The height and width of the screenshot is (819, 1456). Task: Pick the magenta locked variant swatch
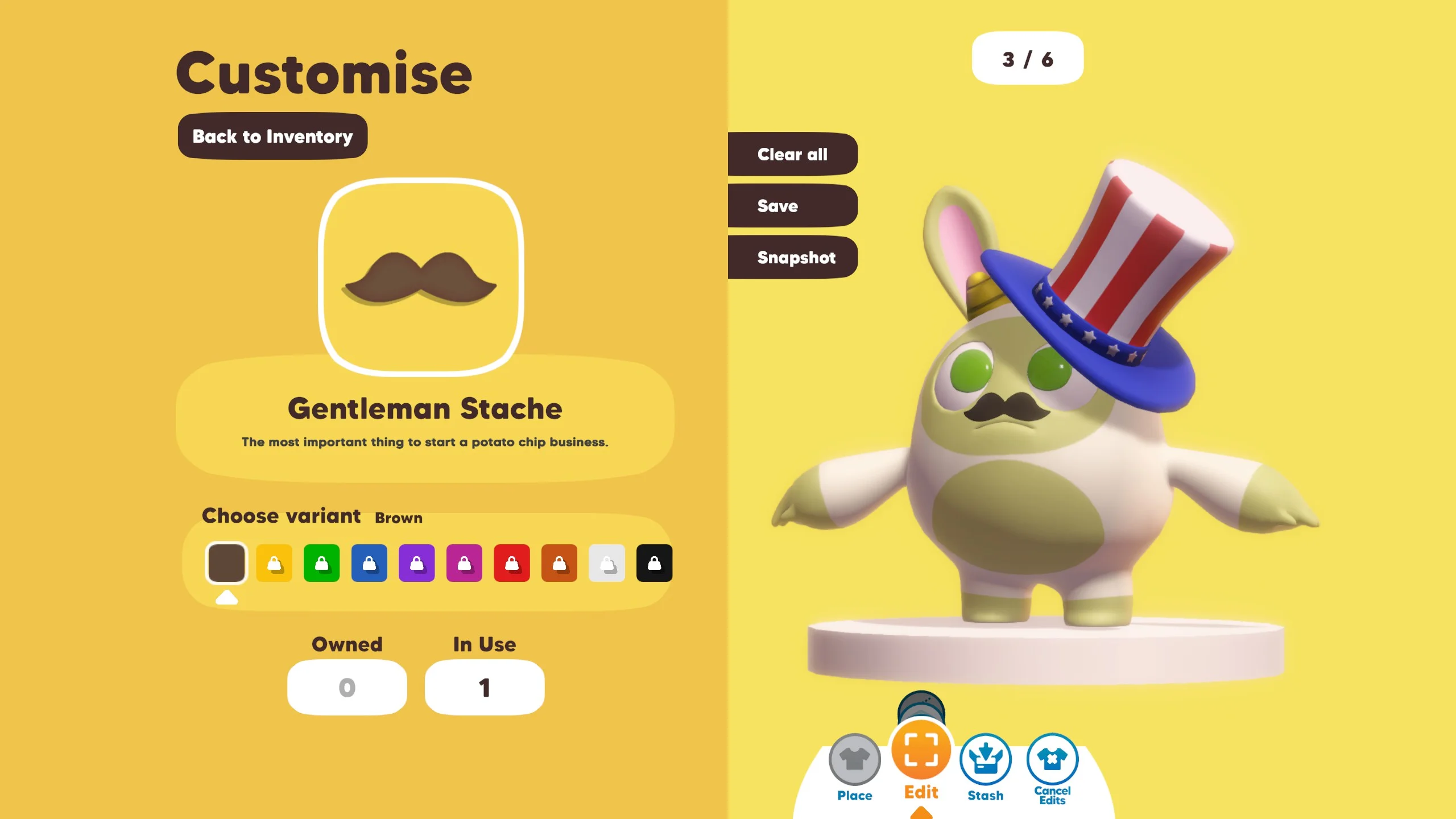pyautogui.click(x=464, y=563)
